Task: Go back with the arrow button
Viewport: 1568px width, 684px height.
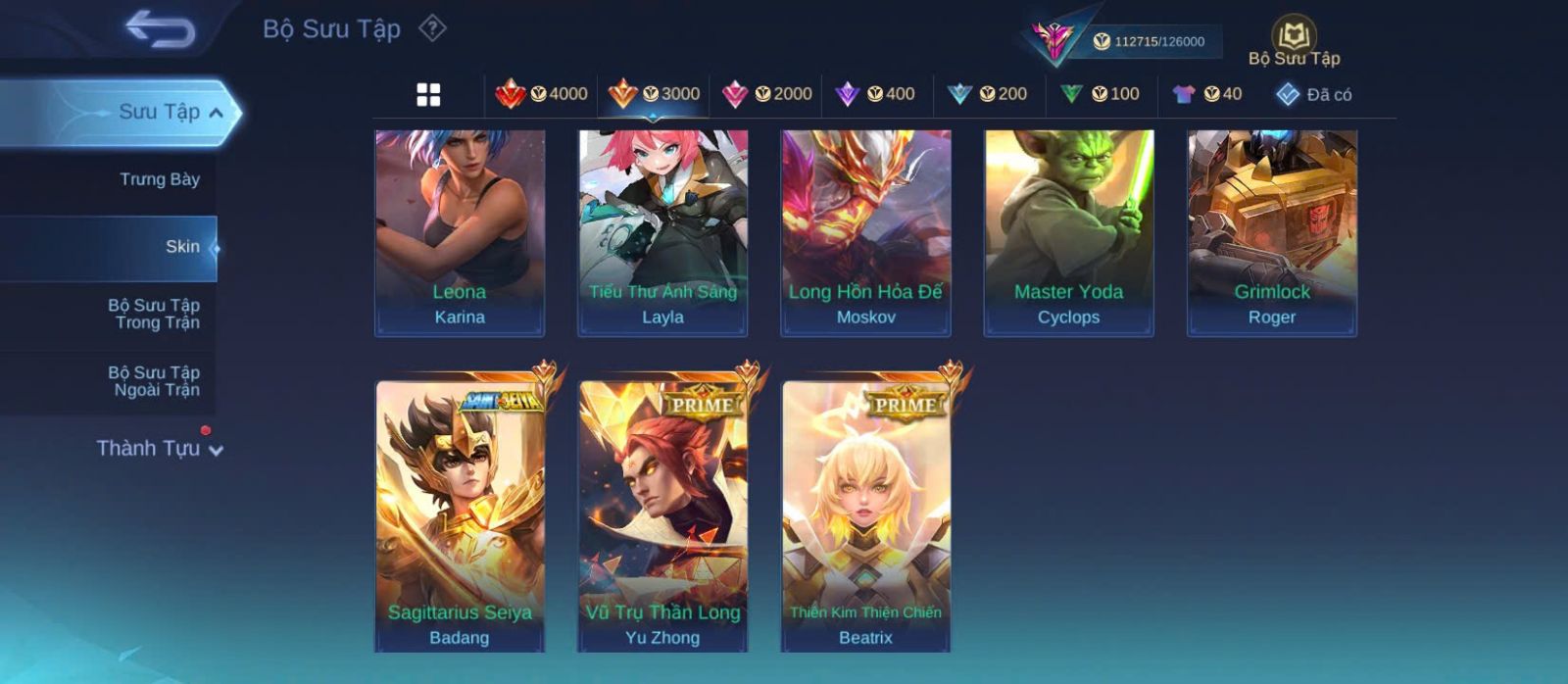Action: click(160, 29)
